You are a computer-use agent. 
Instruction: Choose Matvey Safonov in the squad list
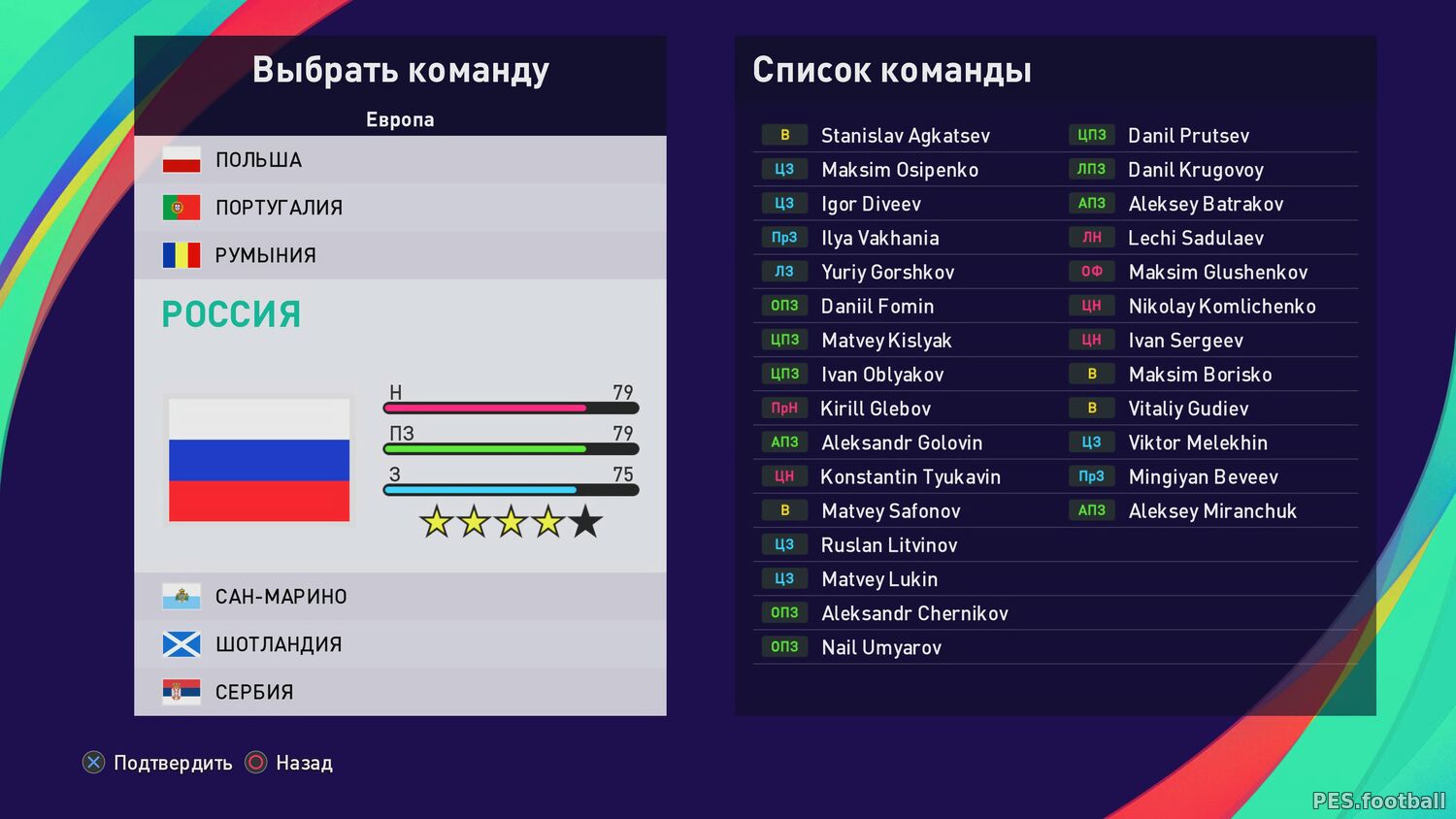pyautogui.click(x=890, y=511)
